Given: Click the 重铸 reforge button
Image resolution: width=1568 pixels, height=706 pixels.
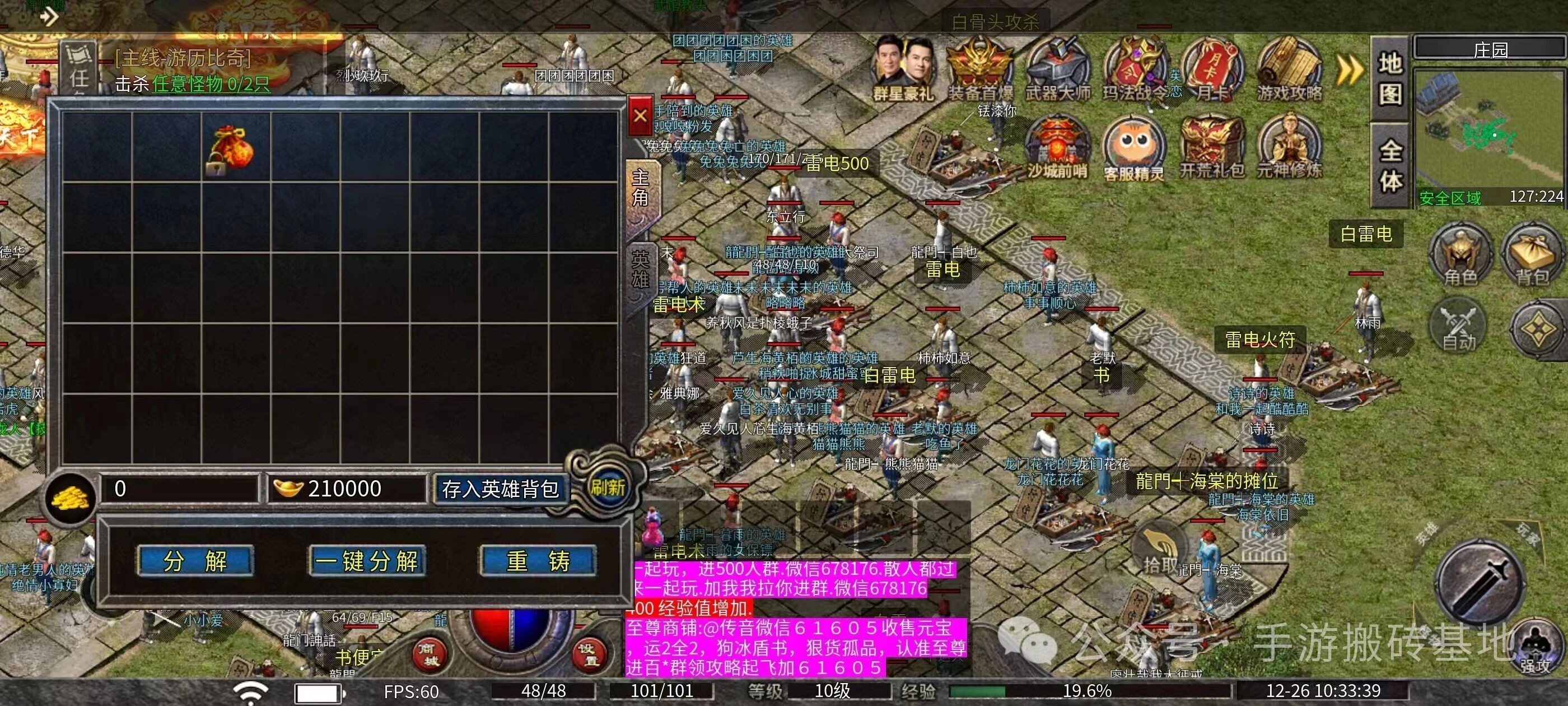Looking at the screenshot, I should pyautogui.click(x=538, y=561).
